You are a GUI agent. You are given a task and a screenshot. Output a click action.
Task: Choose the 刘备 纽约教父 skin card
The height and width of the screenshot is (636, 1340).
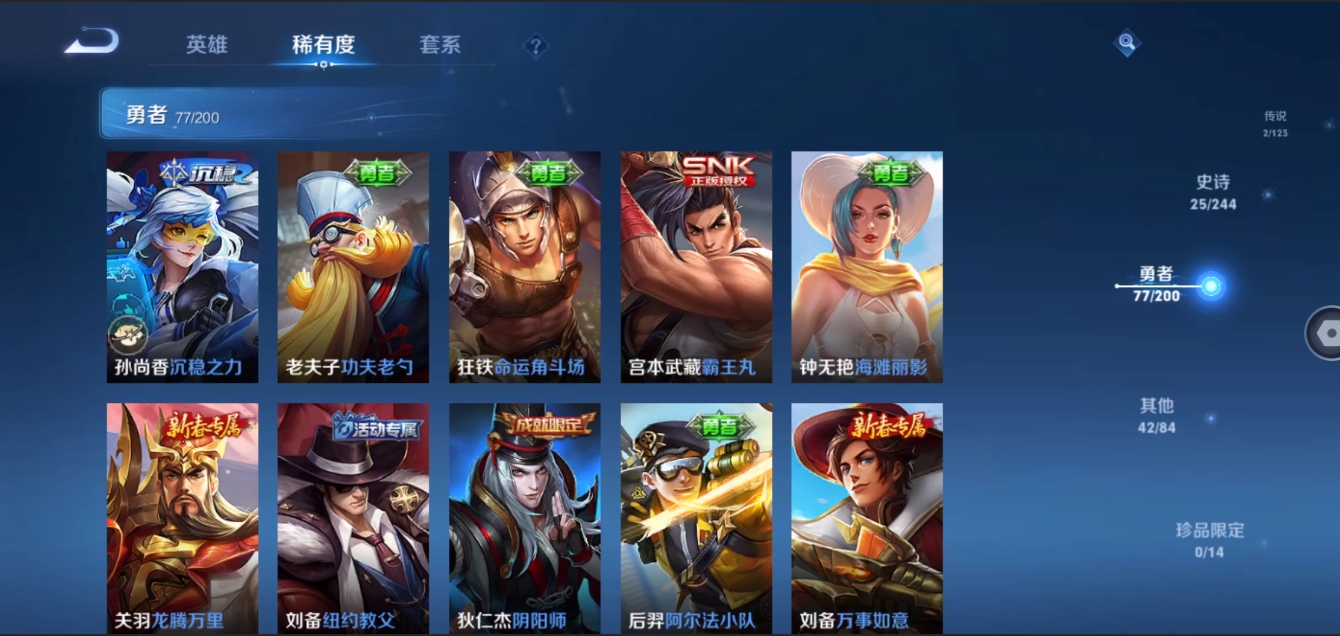tap(353, 518)
